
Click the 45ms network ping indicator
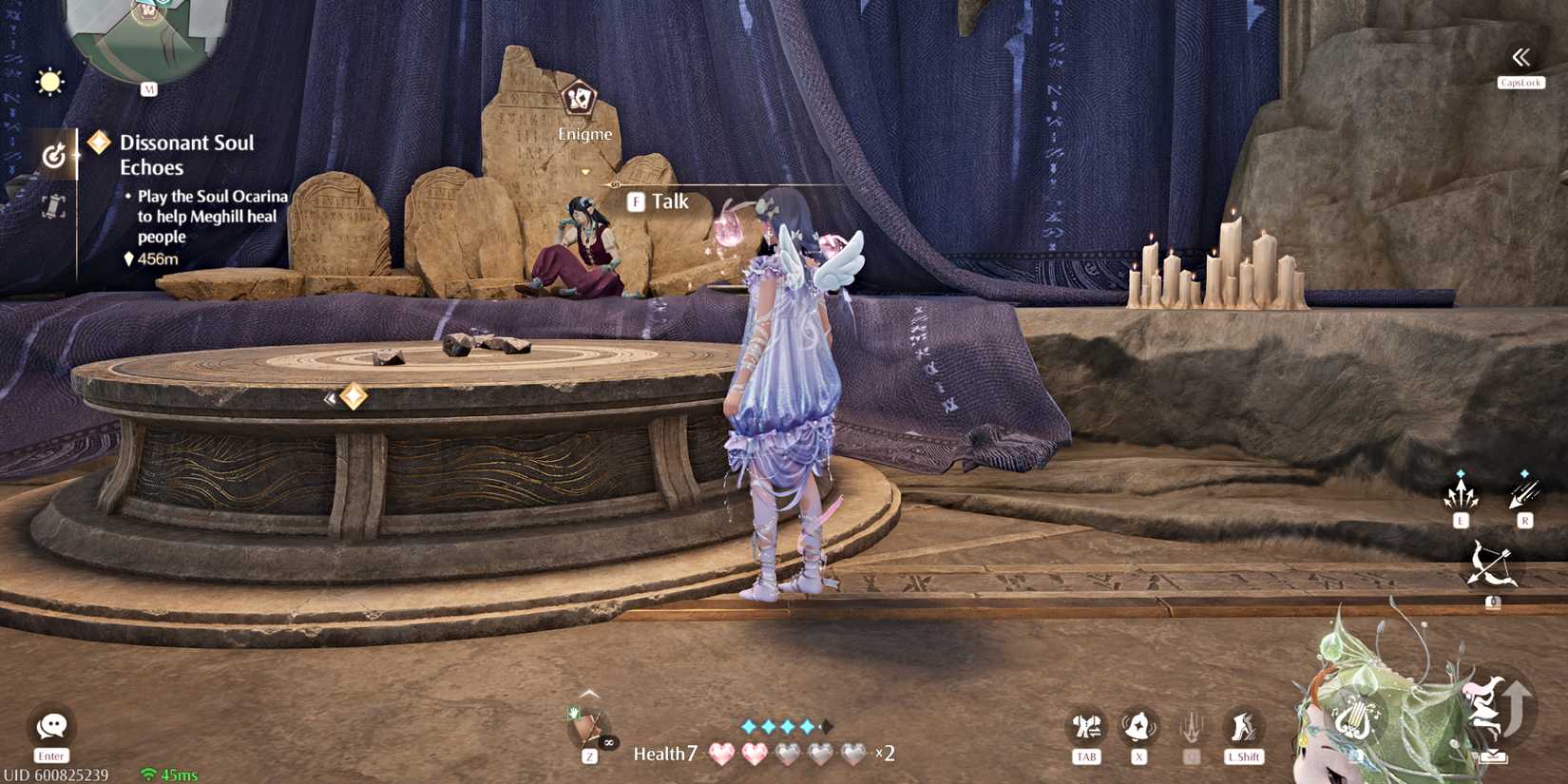tap(173, 774)
